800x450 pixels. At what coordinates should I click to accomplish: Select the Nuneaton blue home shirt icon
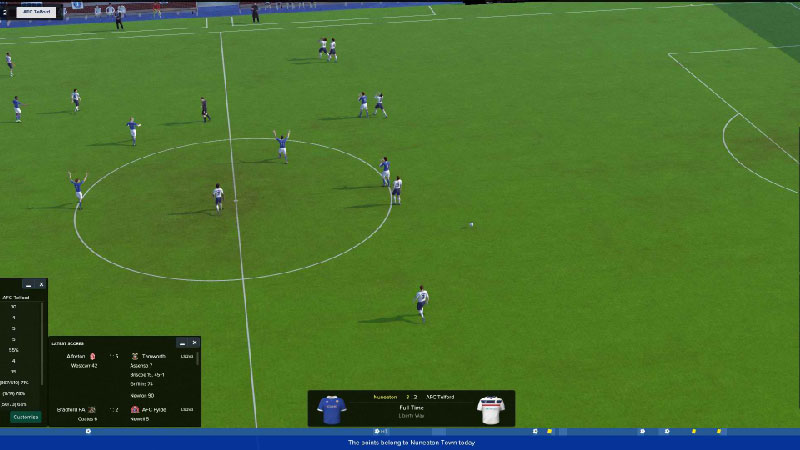click(x=331, y=409)
